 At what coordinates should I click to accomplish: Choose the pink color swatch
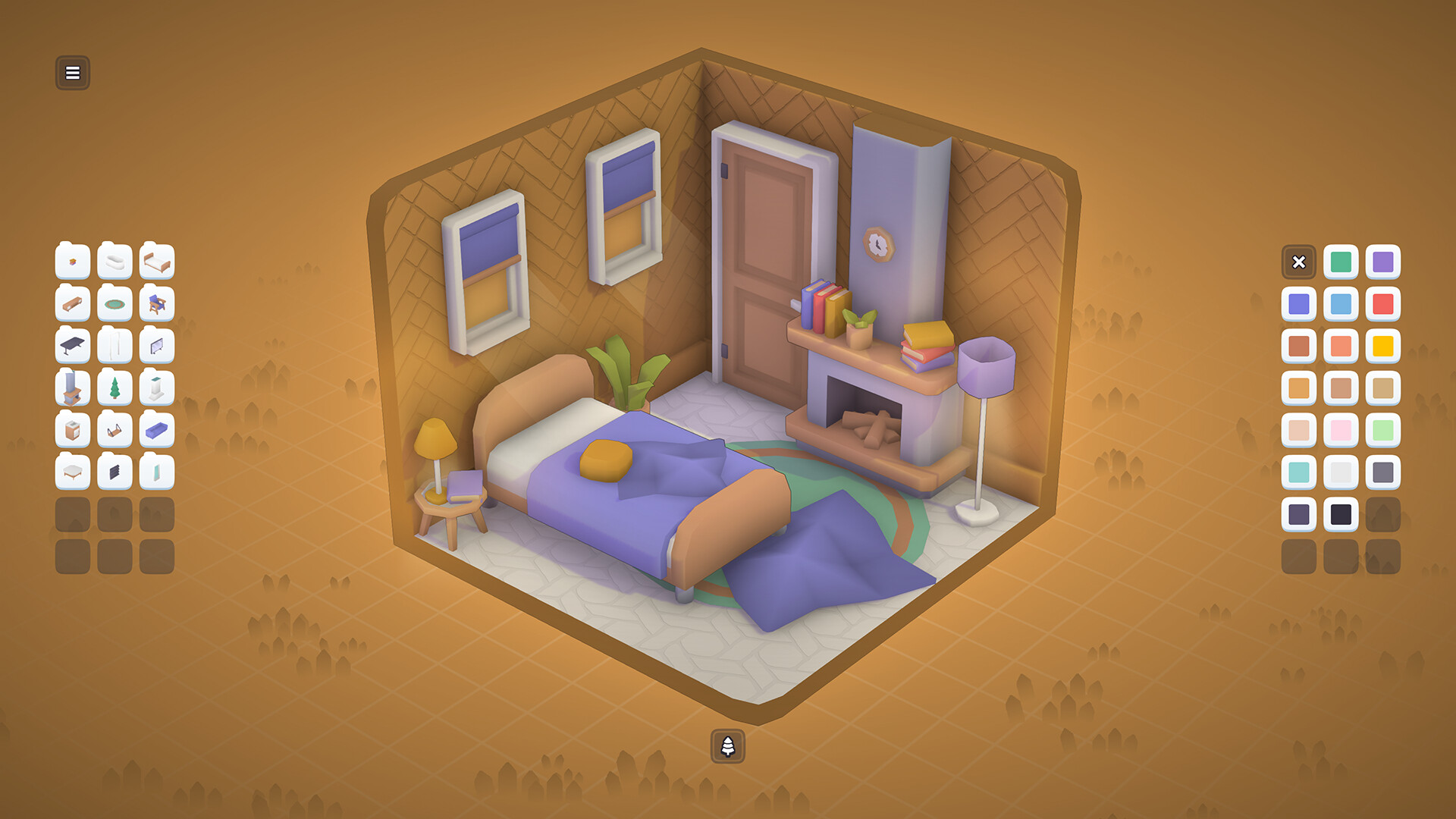coord(1341,431)
